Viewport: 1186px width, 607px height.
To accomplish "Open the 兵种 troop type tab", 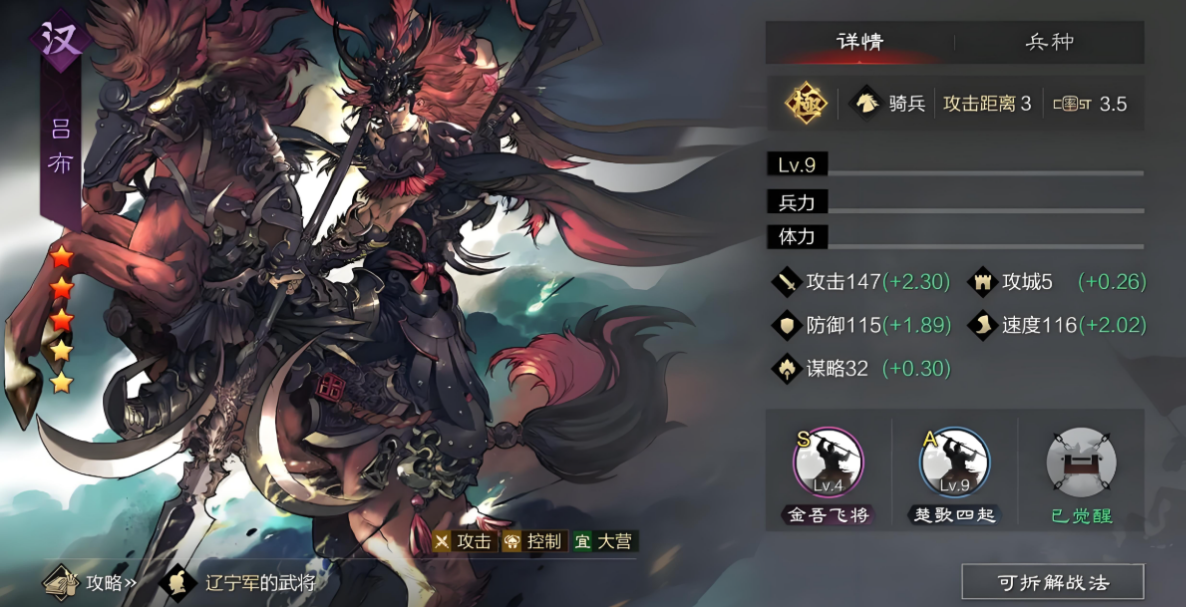I will (1049, 43).
